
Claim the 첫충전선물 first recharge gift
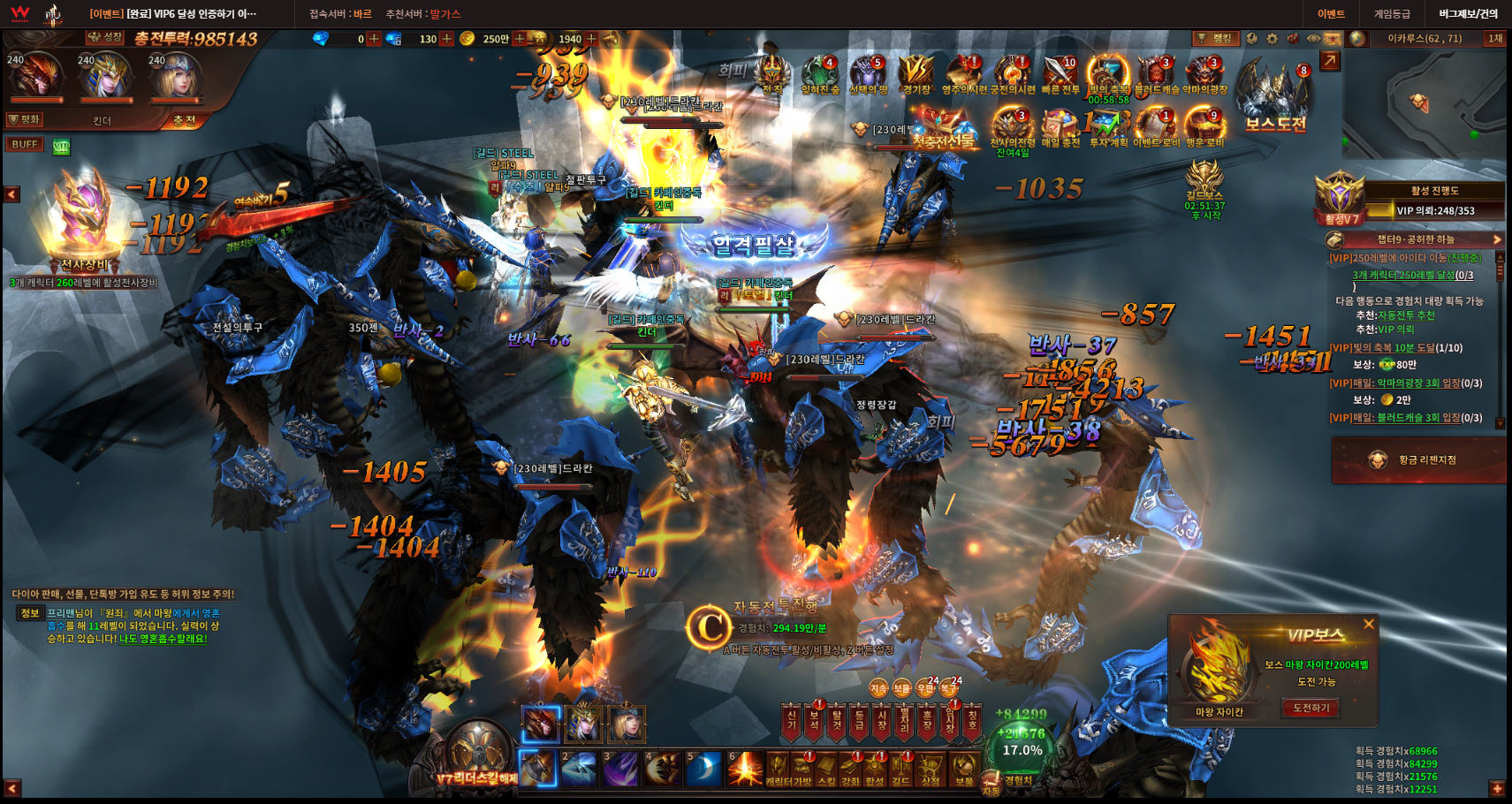(x=942, y=129)
